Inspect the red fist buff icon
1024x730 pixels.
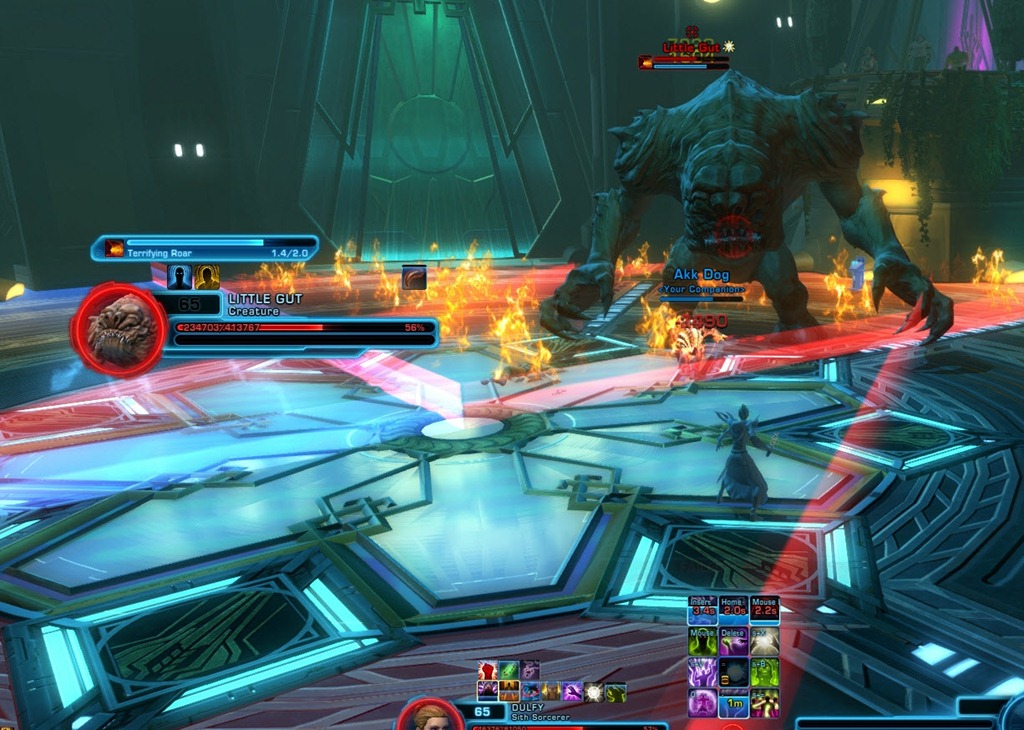488,671
